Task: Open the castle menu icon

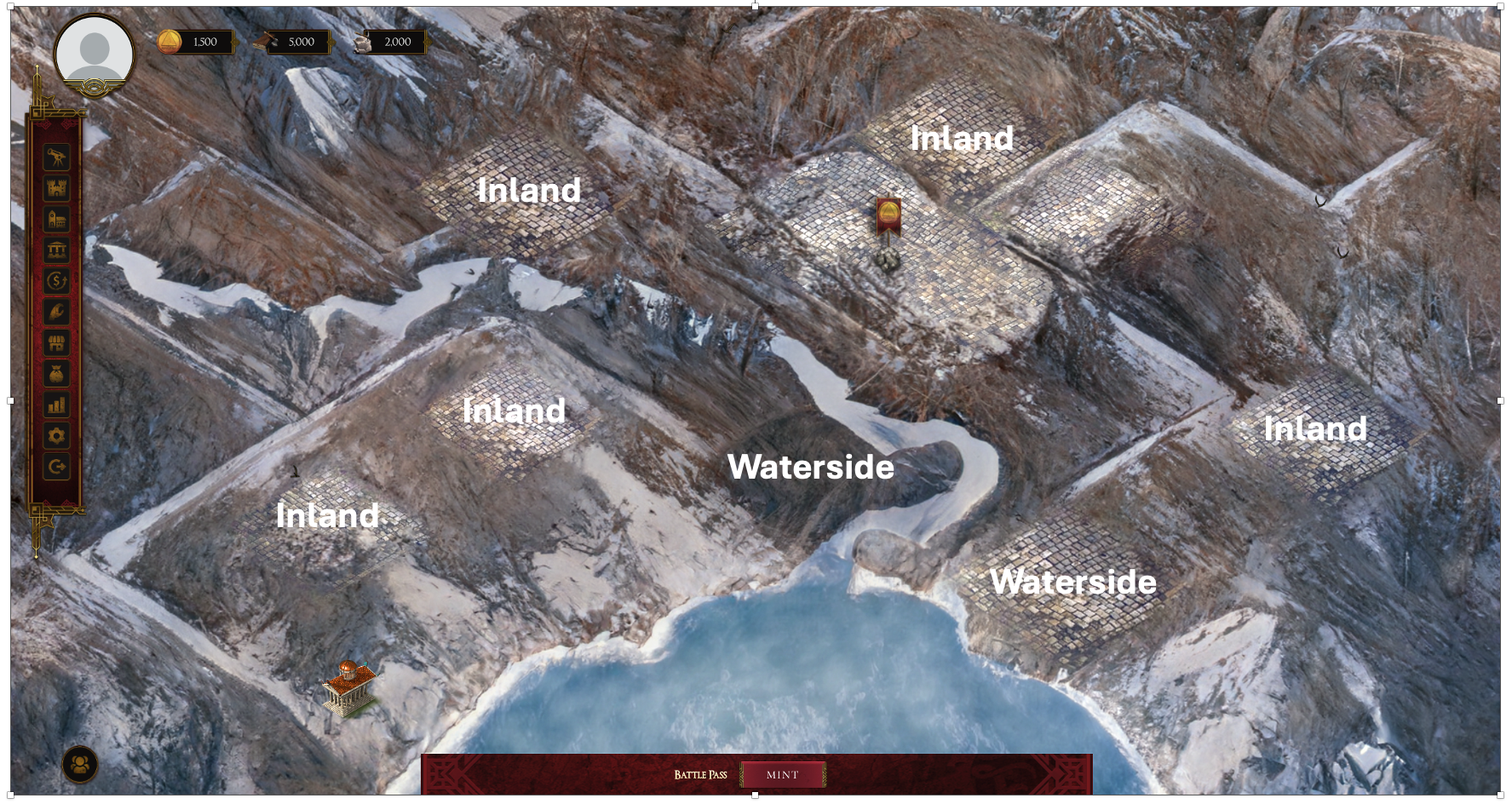Action: [x=57, y=189]
